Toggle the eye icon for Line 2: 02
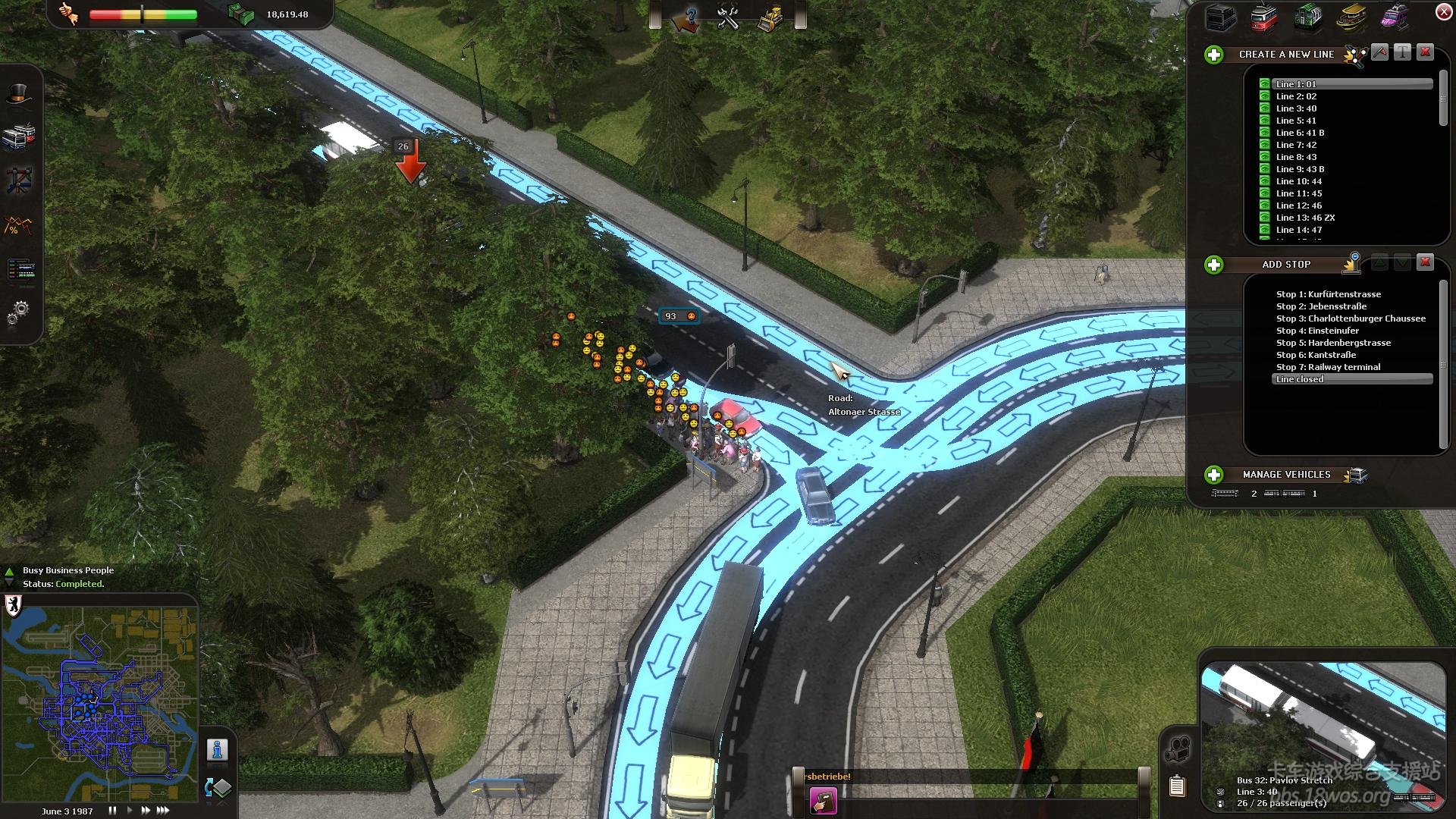Image resolution: width=1456 pixels, height=819 pixels. tap(1265, 96)
